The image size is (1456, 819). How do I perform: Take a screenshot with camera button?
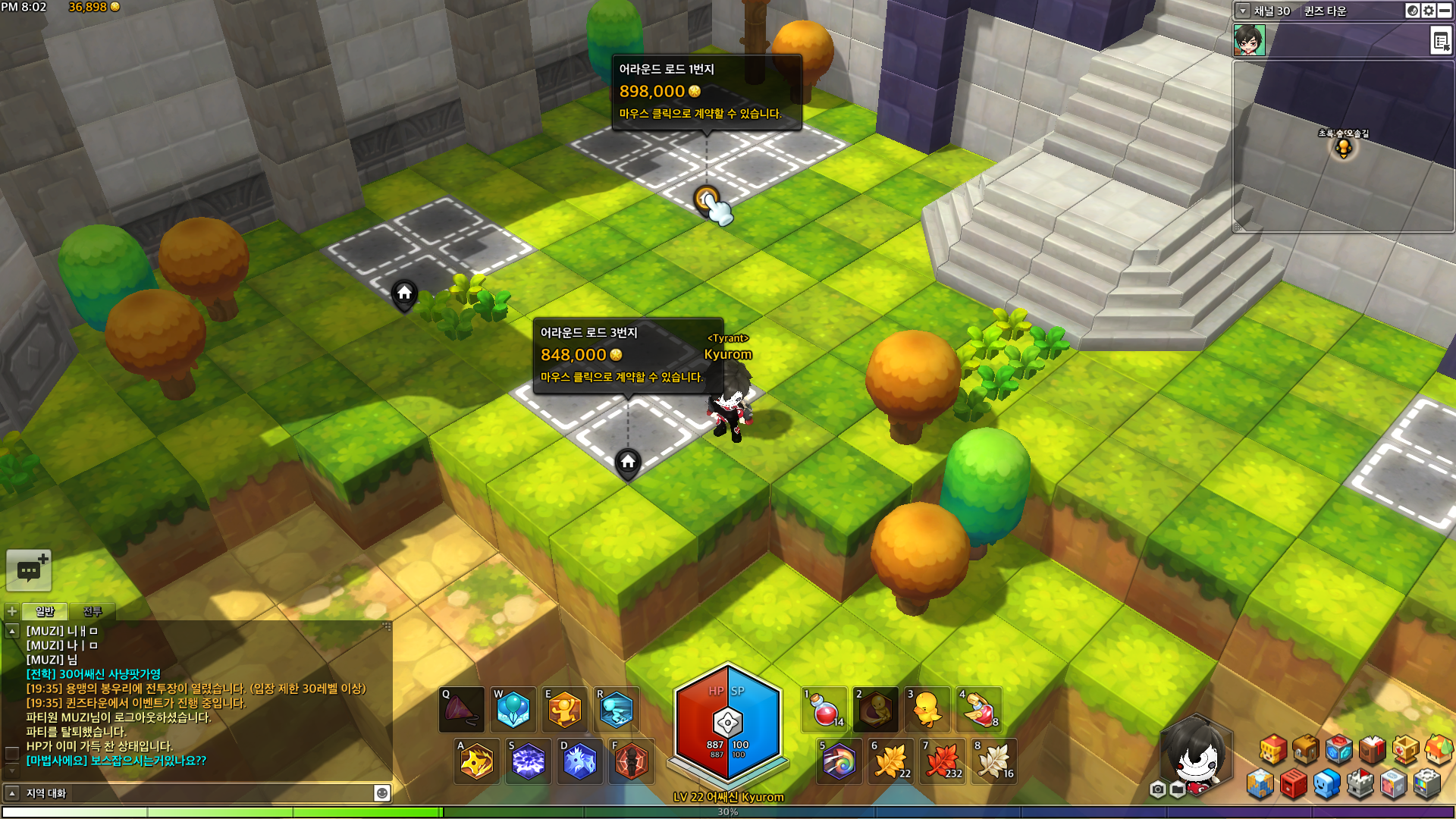pyautogui.click(x=1157, y=790)
